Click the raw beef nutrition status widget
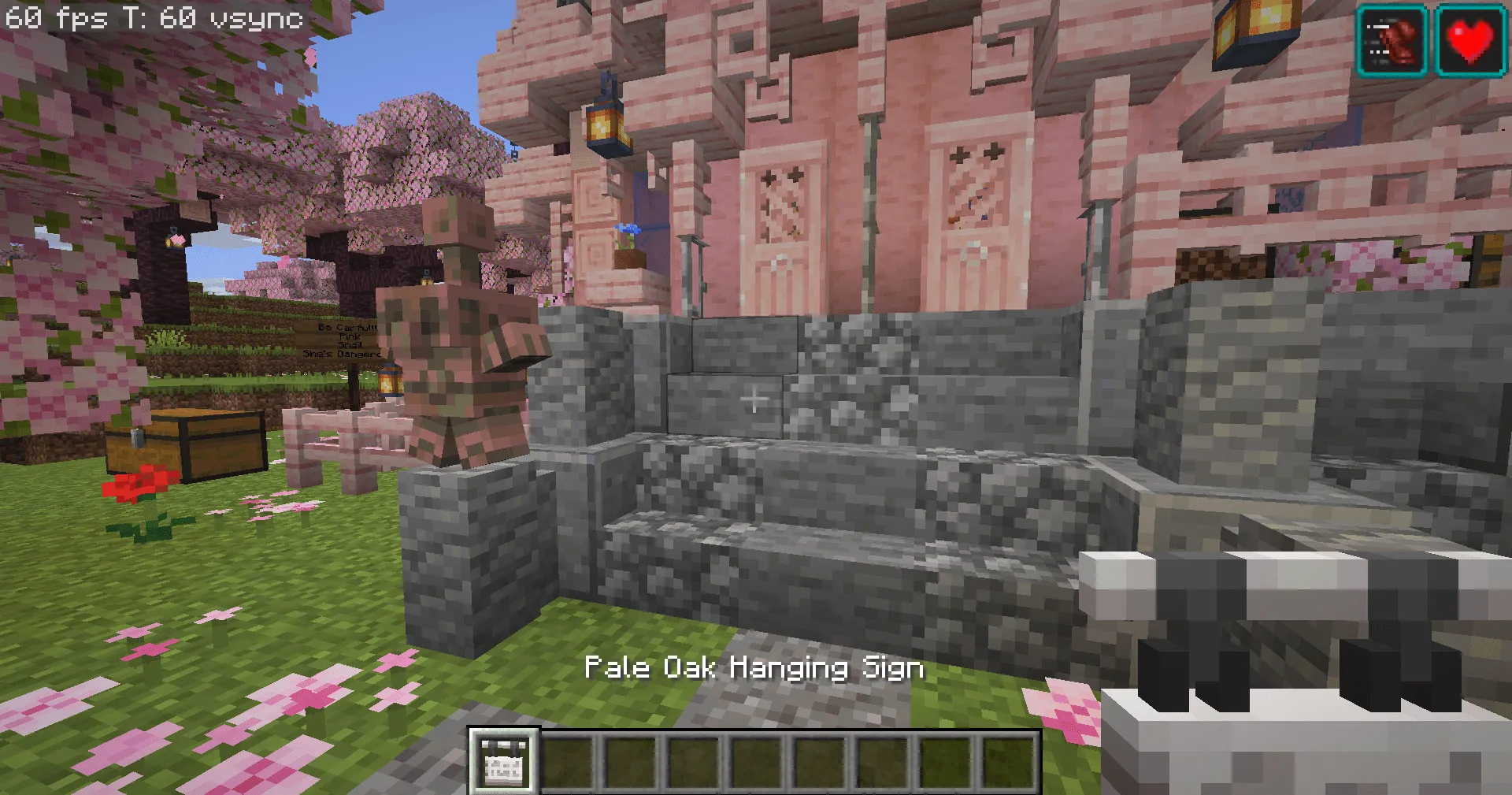This screenshot has height=795, width=1512. pos(1391,36)
